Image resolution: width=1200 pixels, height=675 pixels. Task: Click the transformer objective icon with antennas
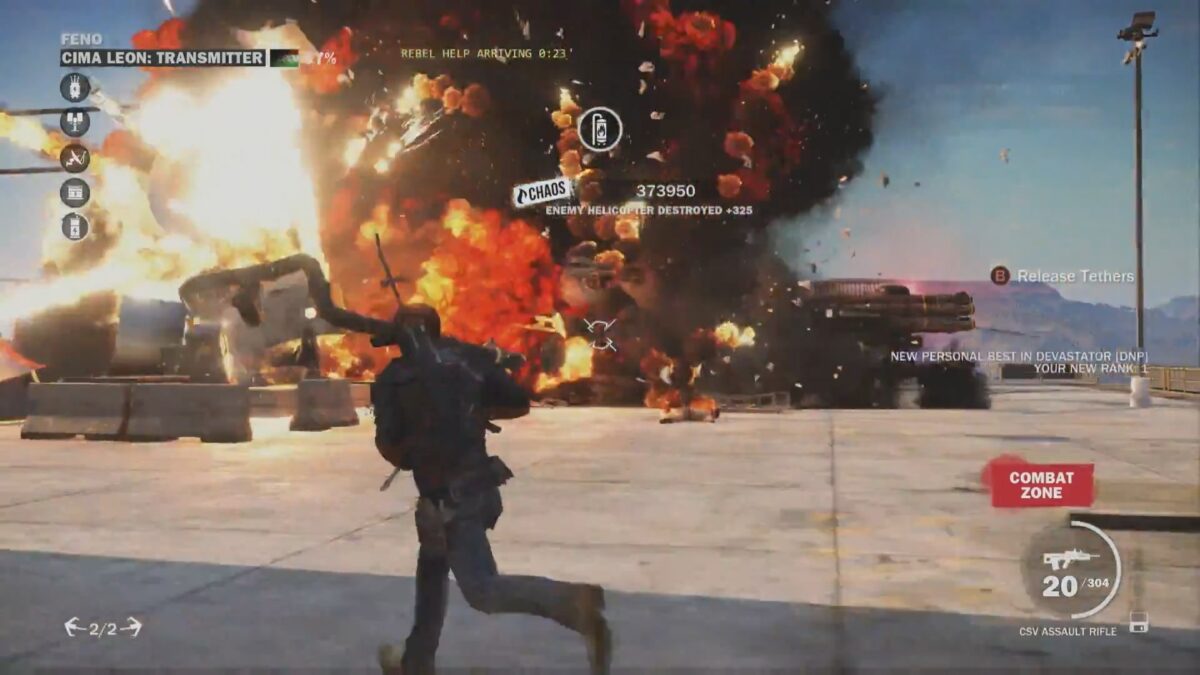click(x=75, y=88)
